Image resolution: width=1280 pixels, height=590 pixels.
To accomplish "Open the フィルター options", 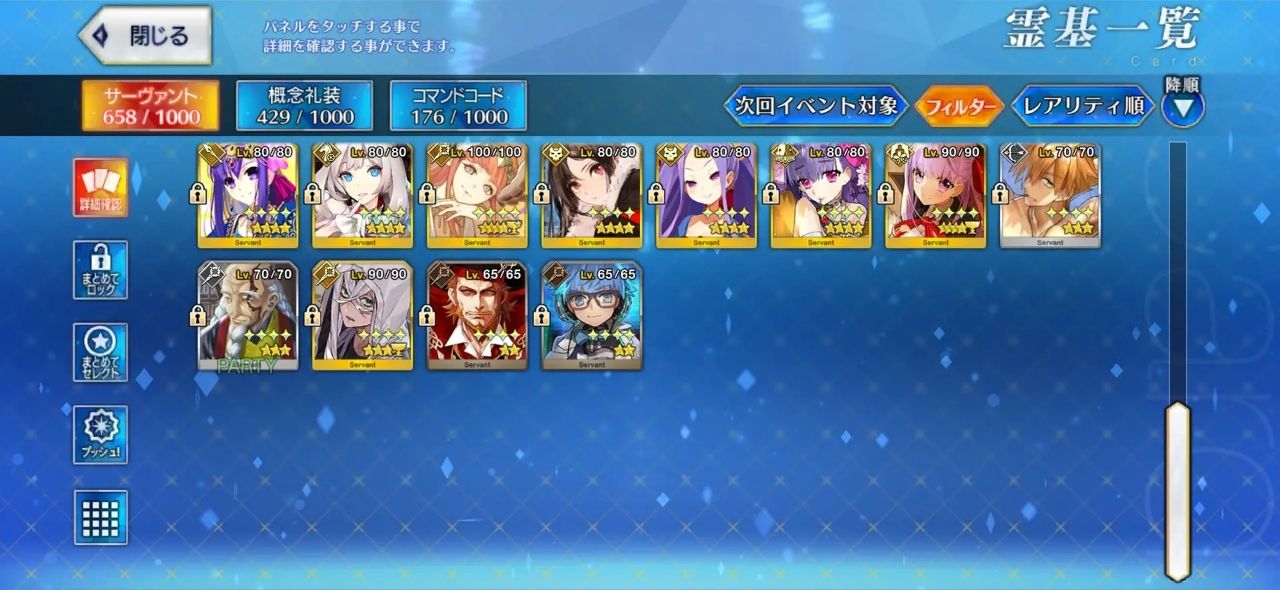I will [960, 106].
